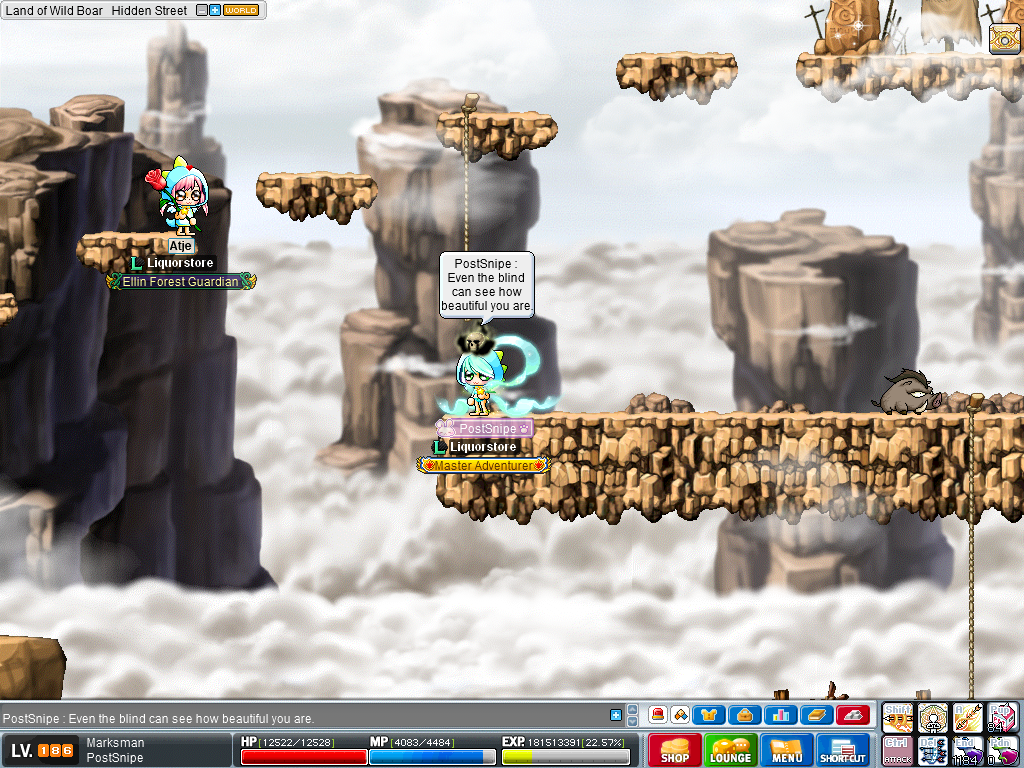This screenshot has width=1024, height=768.
Task: Click the red sneaker icon button
Action: (852, 715)
